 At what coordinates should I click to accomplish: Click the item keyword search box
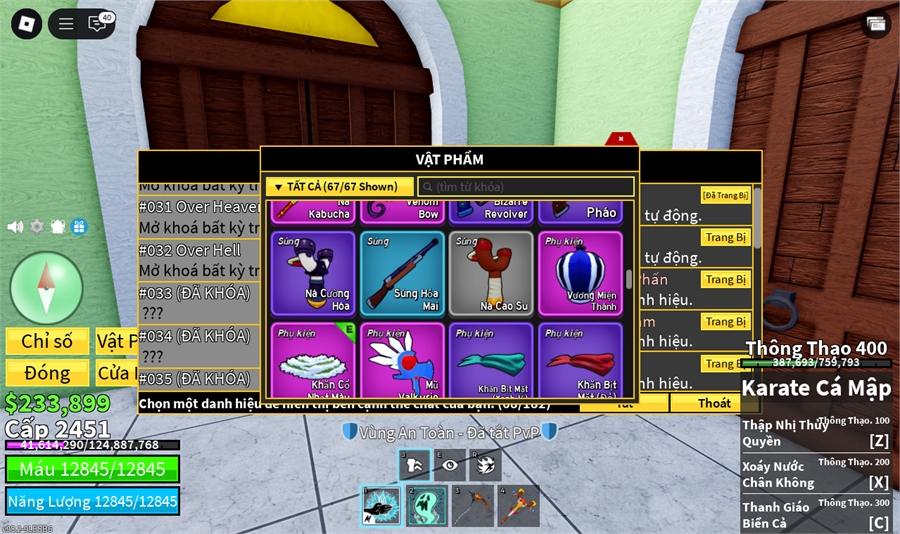pos(526,187)
